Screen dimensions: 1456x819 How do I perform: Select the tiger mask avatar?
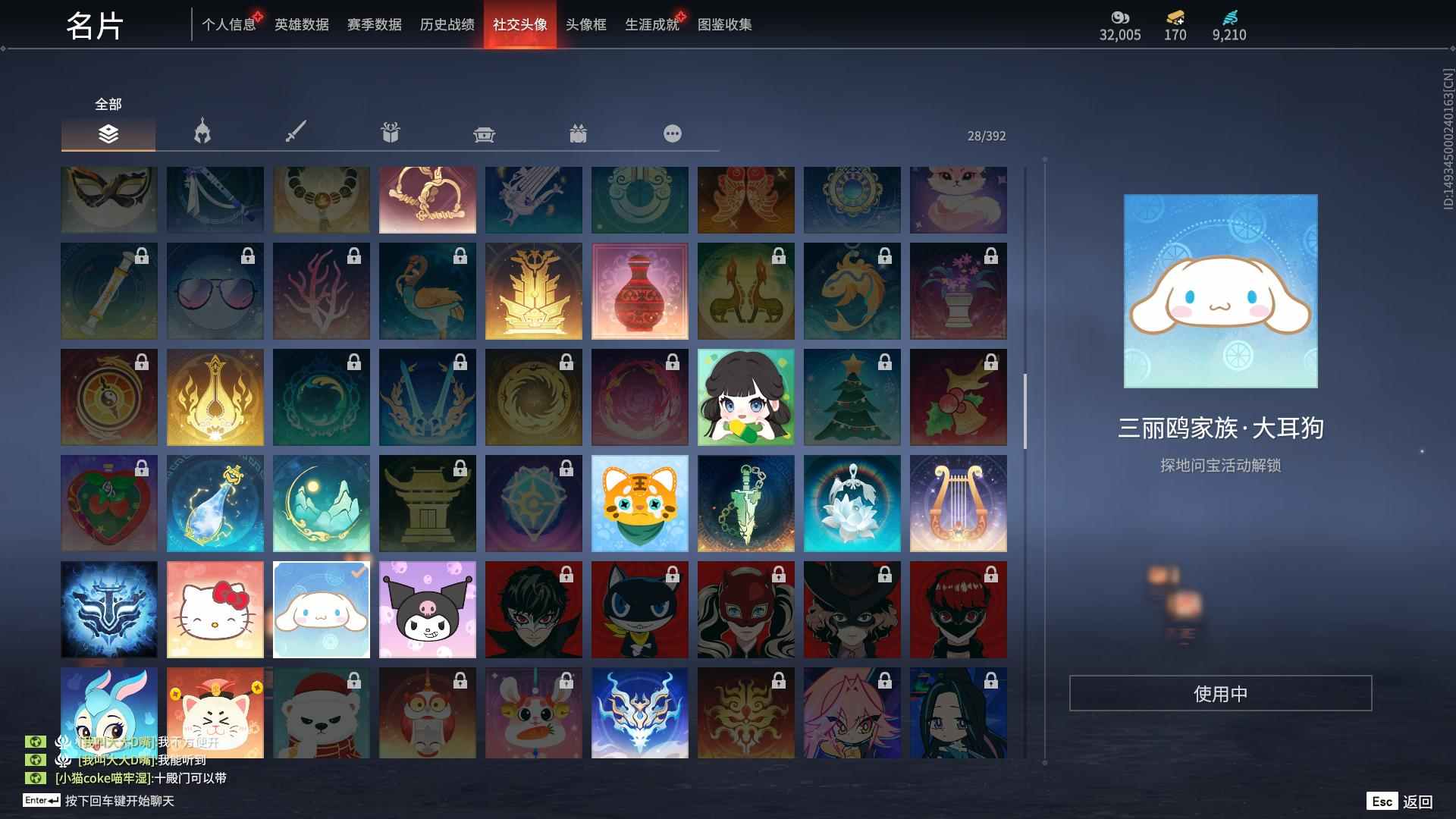(x=639, y=503)
